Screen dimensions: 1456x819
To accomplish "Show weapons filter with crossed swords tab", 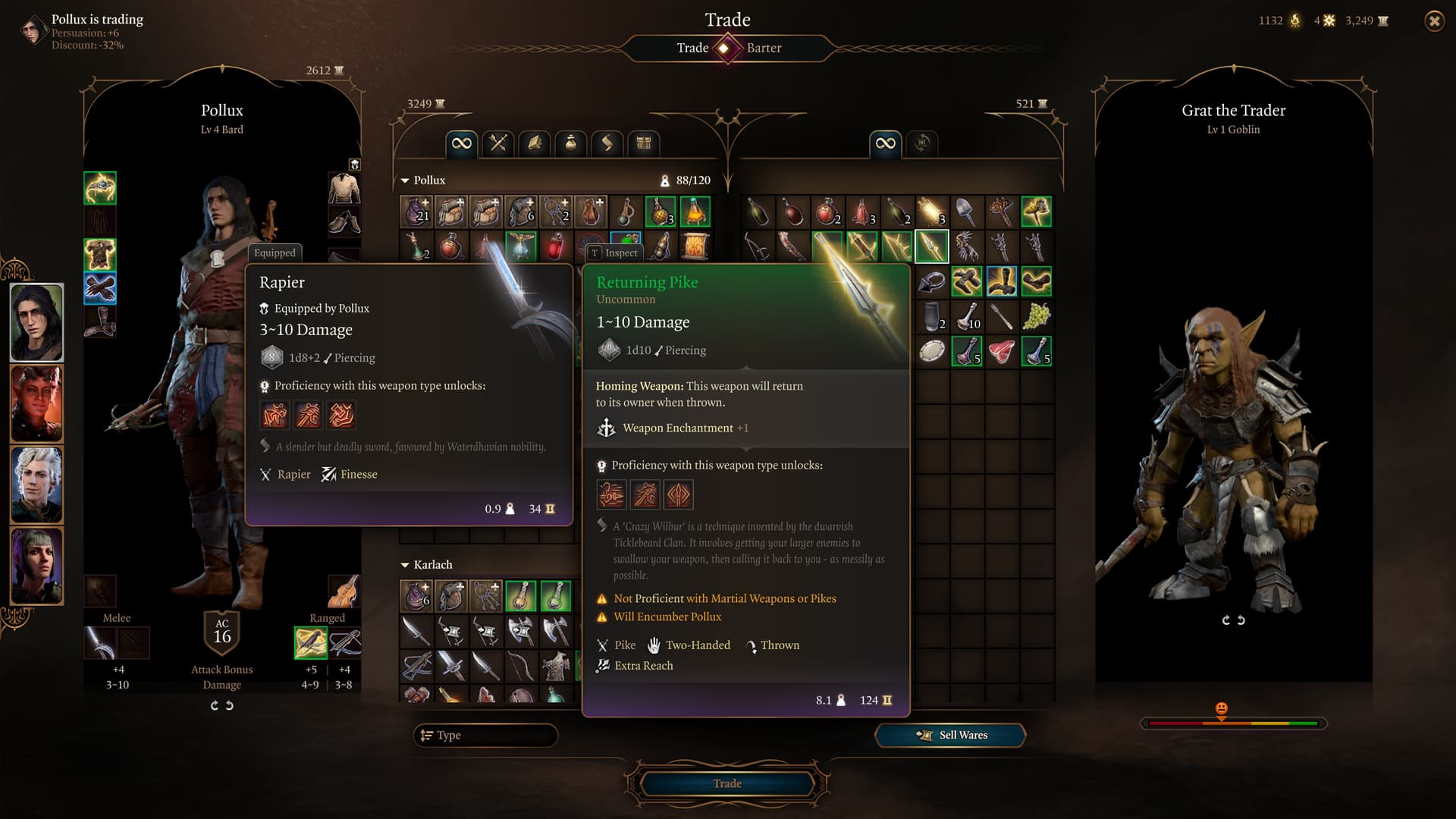I will 498,143.
